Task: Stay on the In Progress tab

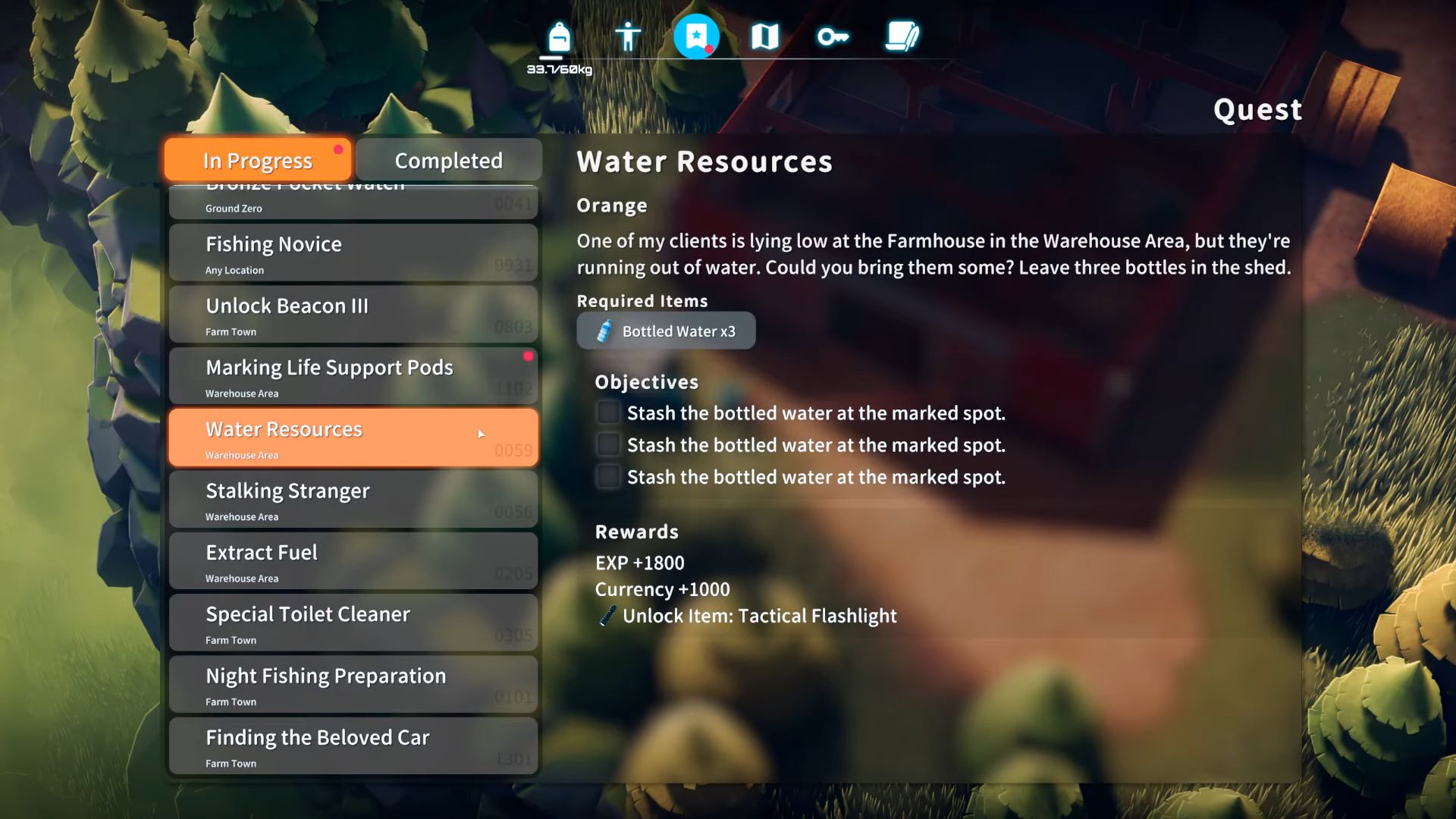Action: point(256,160)
